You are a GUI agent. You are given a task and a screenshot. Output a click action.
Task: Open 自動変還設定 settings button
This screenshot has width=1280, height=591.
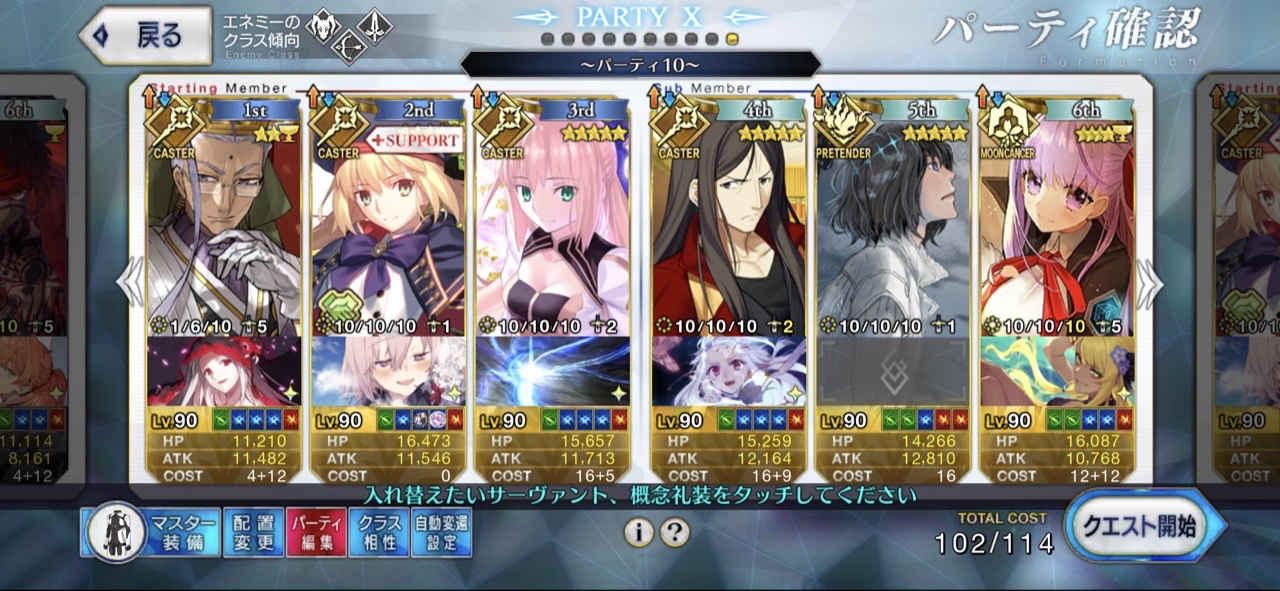441,532
